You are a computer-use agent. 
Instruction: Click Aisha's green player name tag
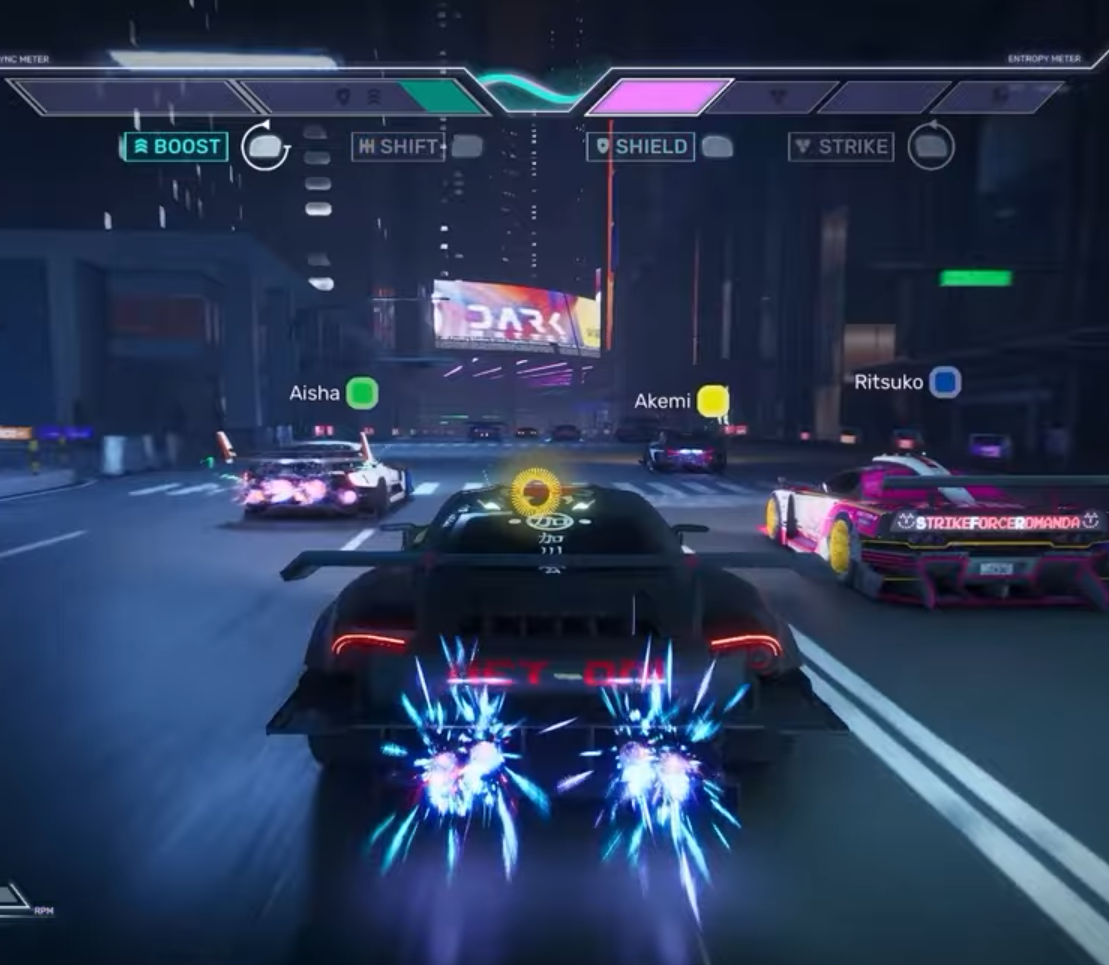[361, 393]
